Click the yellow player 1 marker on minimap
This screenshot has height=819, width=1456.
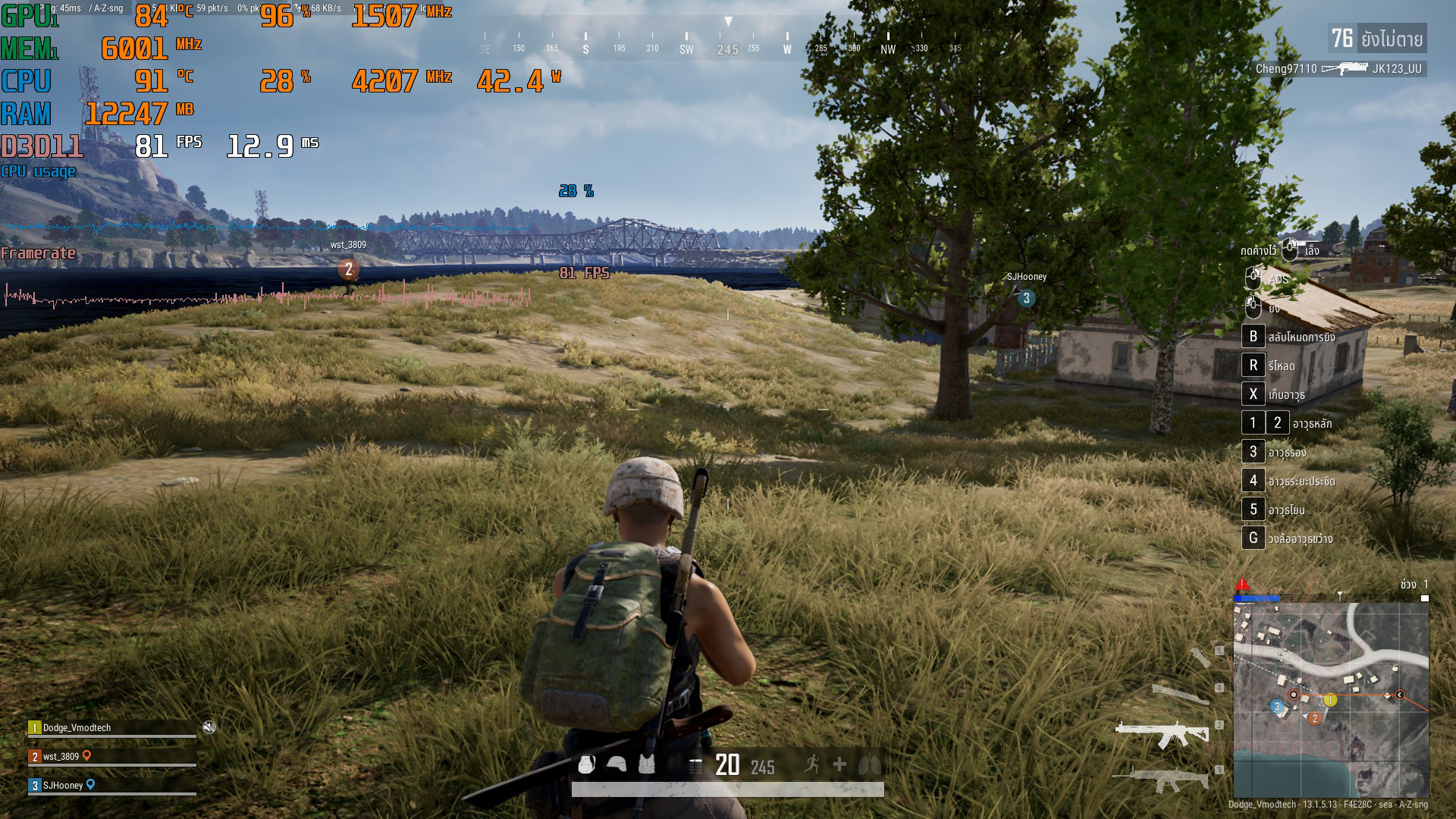click(x=1330, y=700)
